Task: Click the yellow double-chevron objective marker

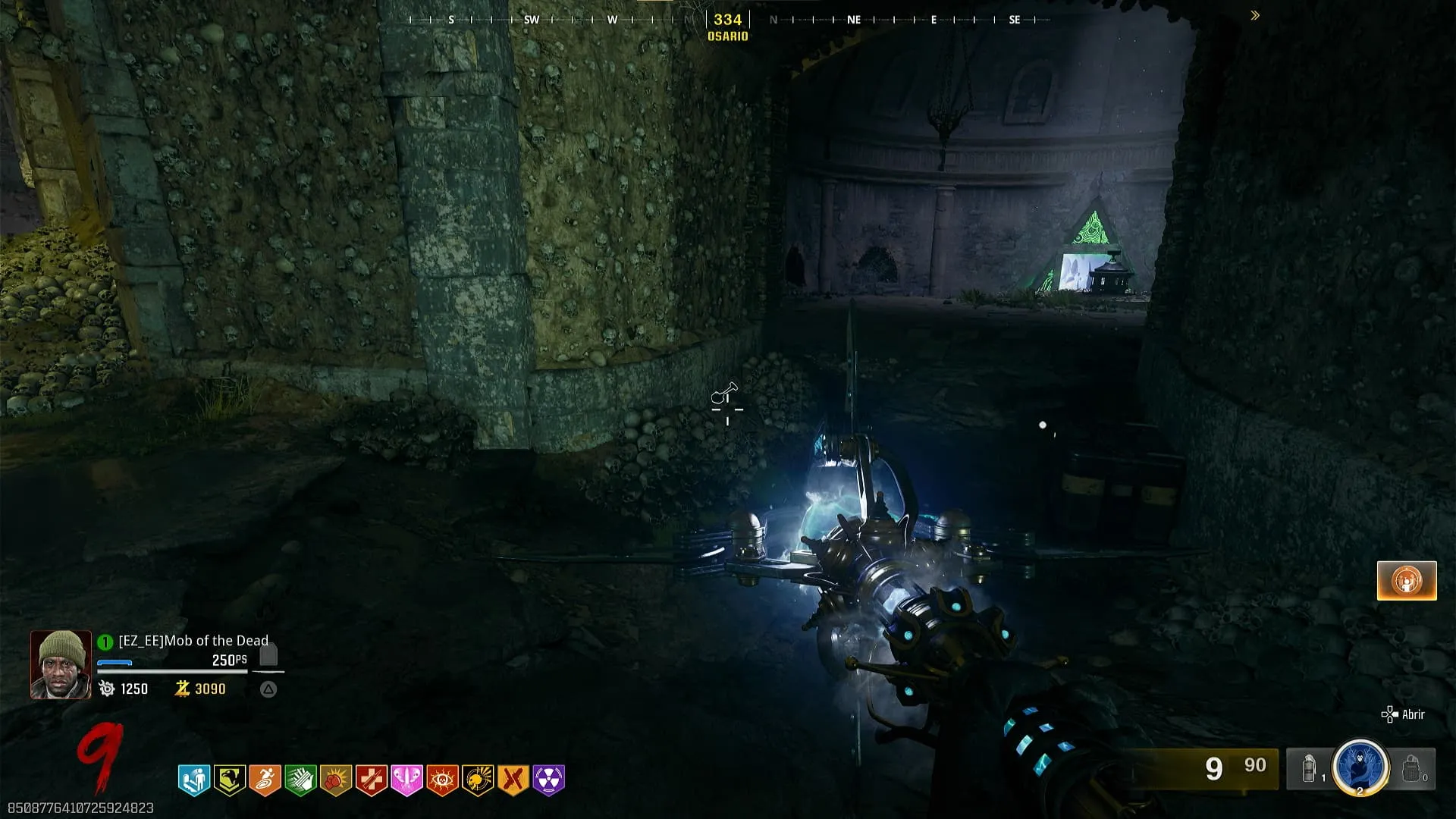Action: point(1255,15)
